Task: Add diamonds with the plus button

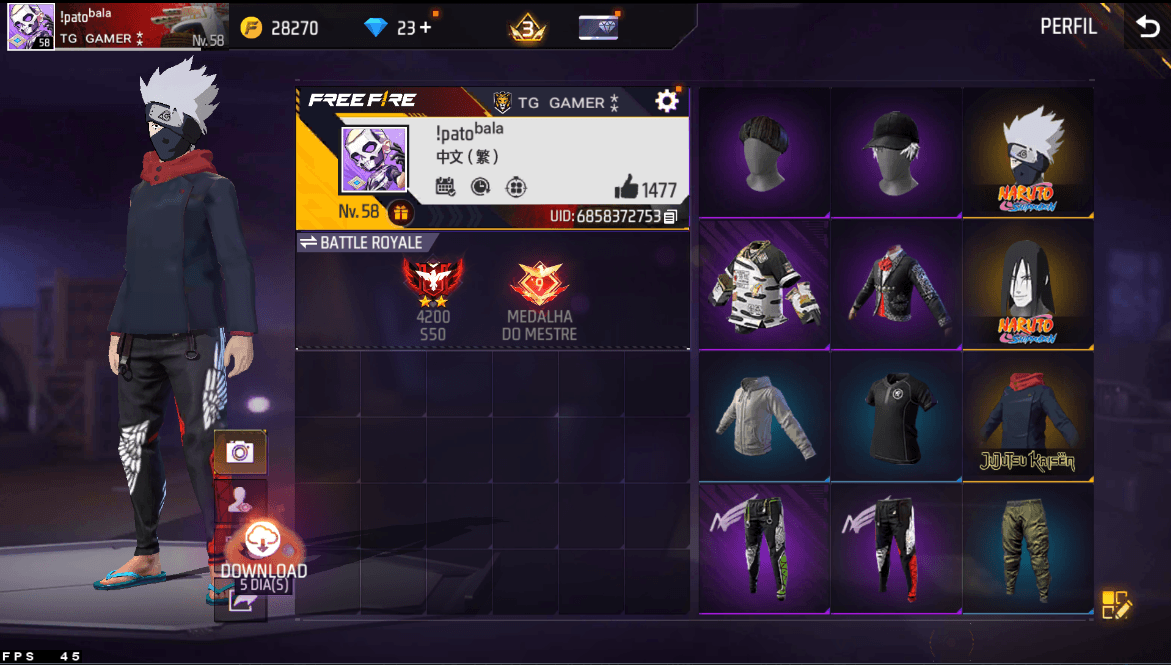Action: pyautogui.click(x=426, y=27)
